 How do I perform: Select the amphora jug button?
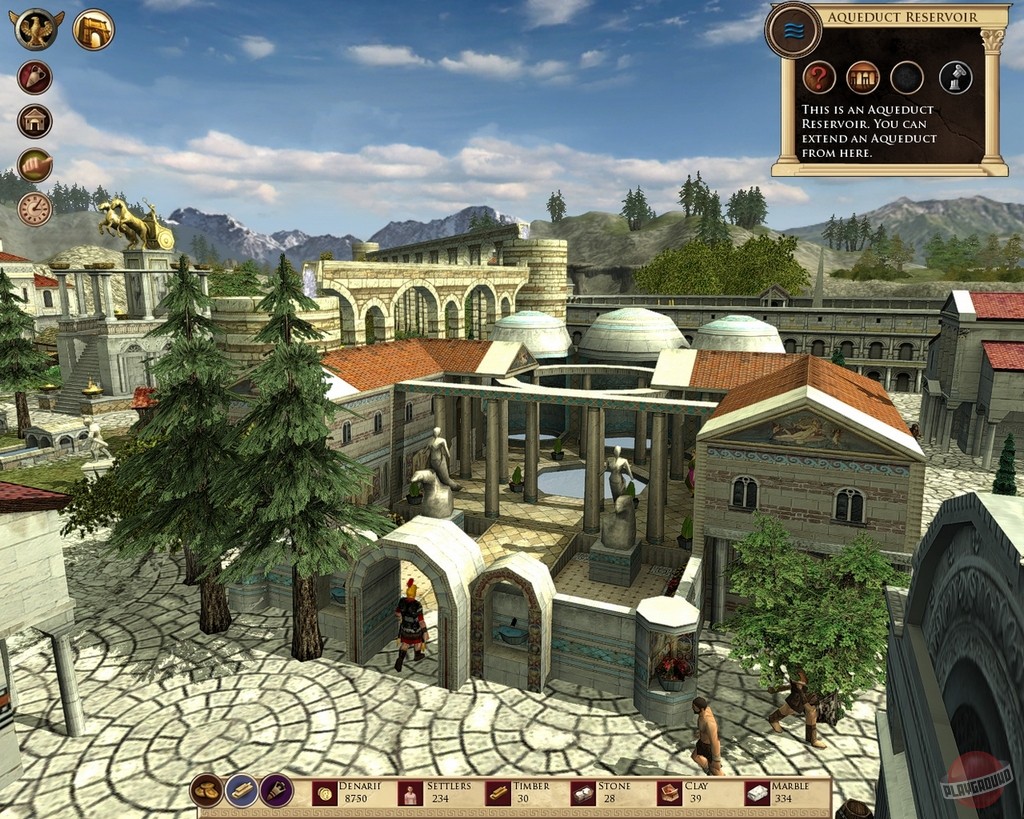click(35, 77)
